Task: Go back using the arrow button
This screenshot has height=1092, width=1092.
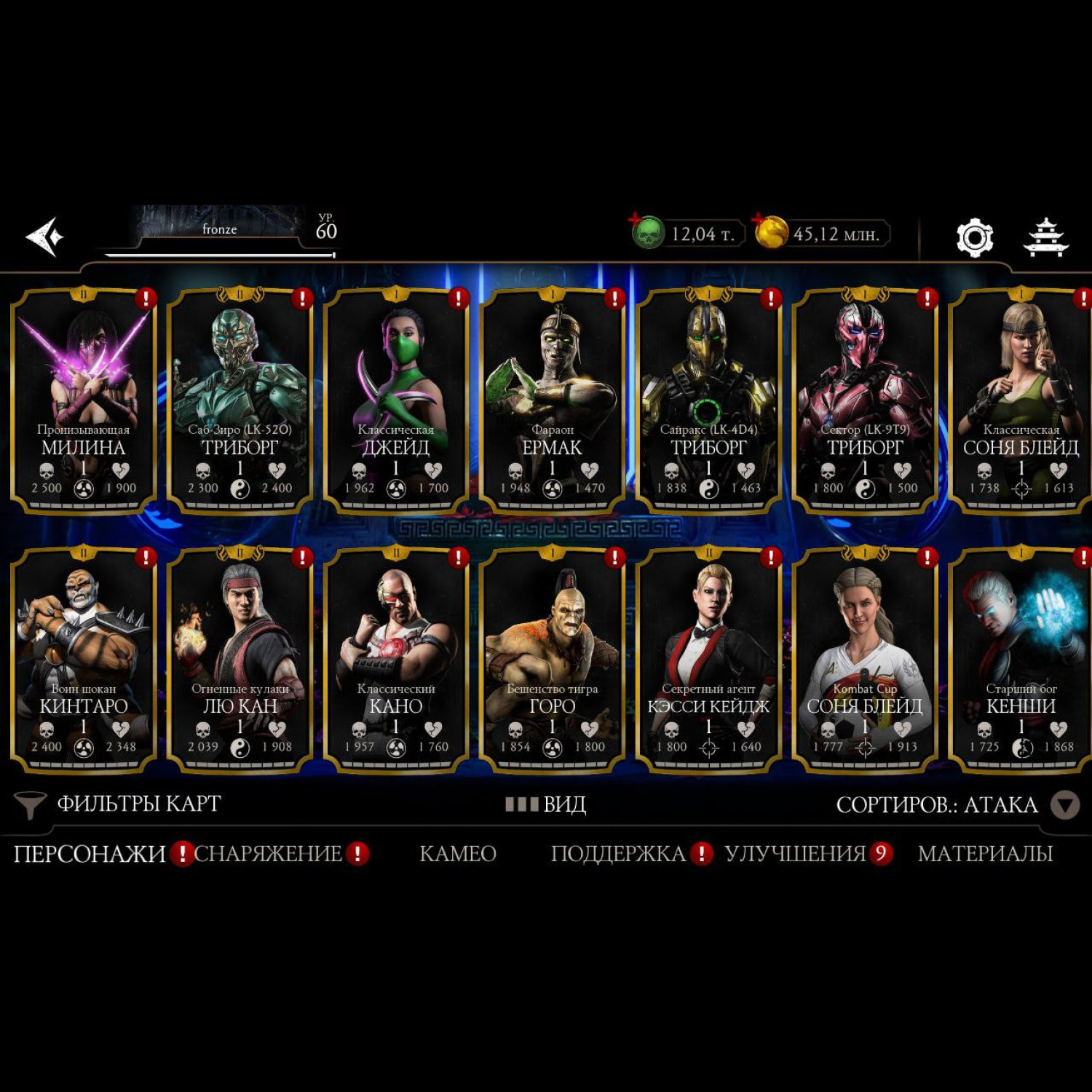Action: (44, 237)
